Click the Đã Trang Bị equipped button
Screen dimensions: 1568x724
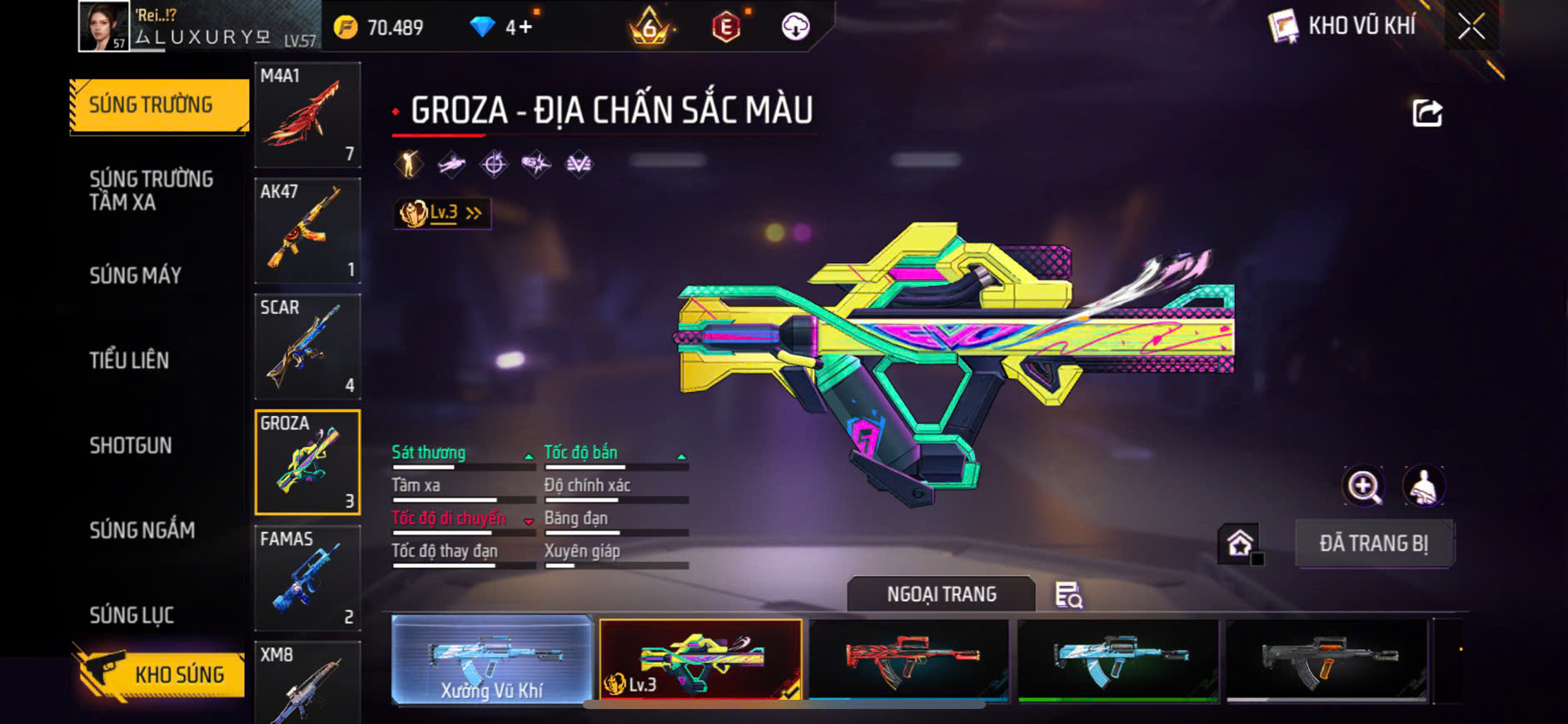tap(1374, 543)
